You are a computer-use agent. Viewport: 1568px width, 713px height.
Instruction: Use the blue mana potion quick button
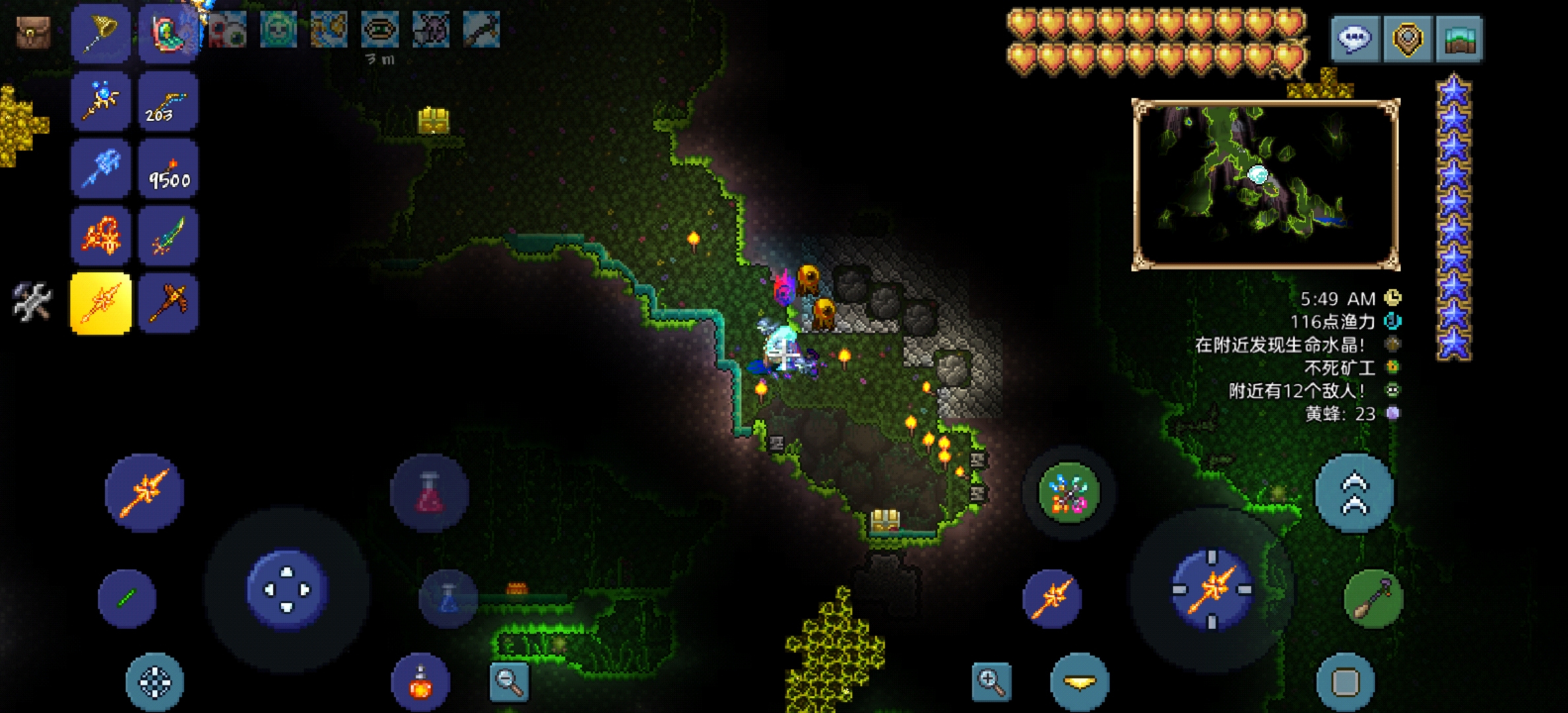[x=449, y=599]
